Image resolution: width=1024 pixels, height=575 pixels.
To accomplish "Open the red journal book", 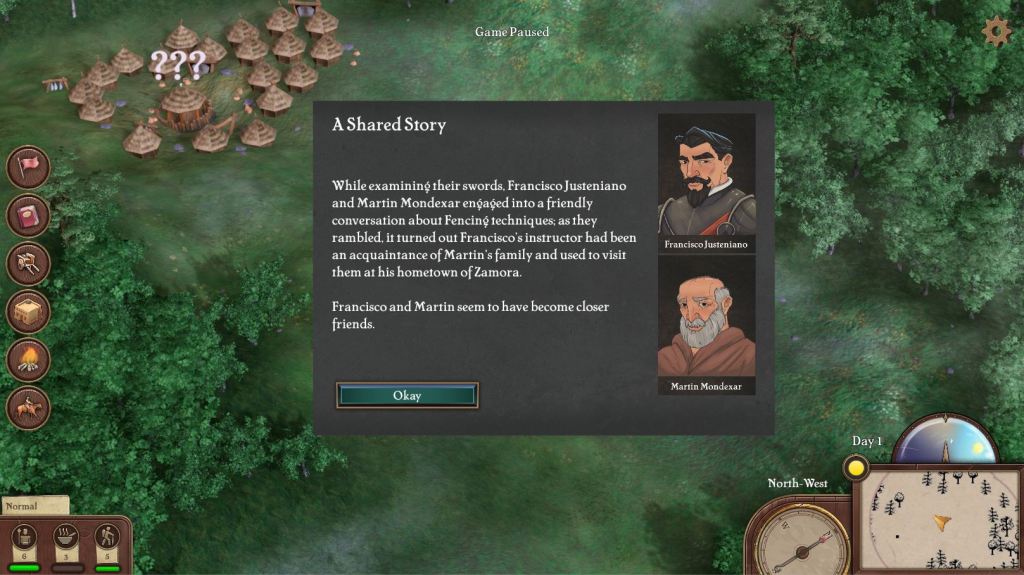I will (29, 215).
